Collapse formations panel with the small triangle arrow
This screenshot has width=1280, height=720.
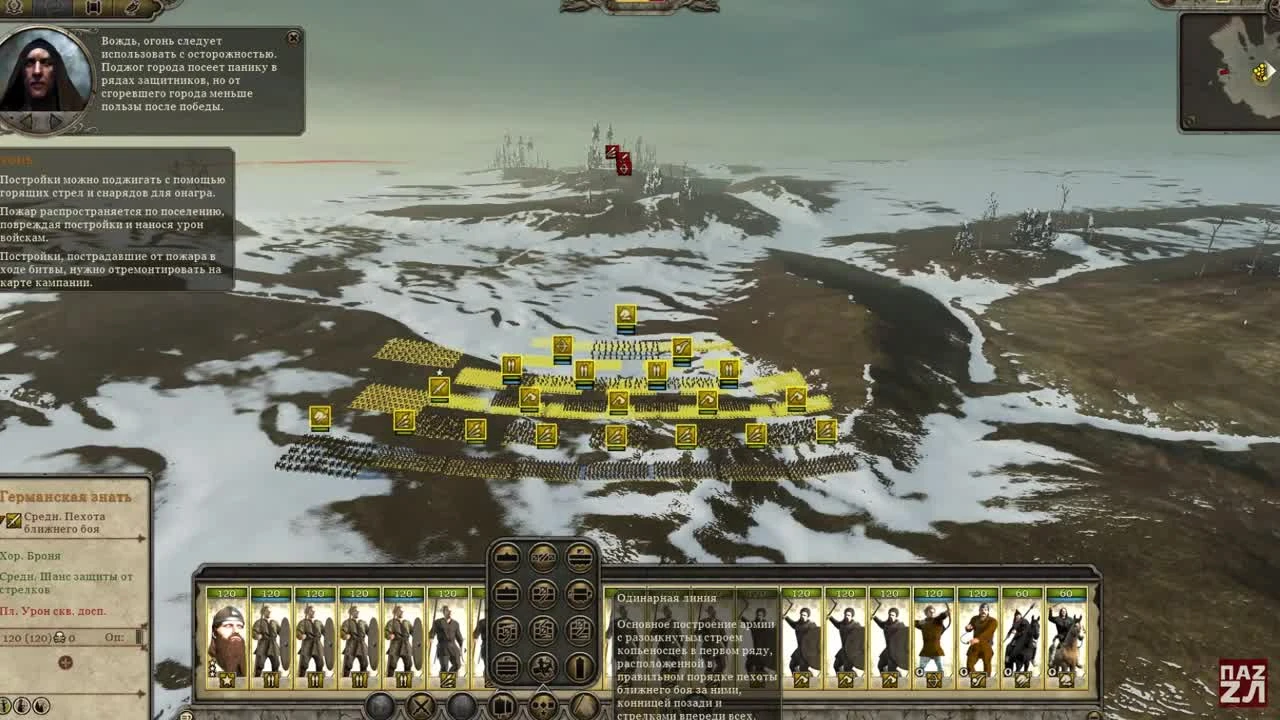[543, 688]
